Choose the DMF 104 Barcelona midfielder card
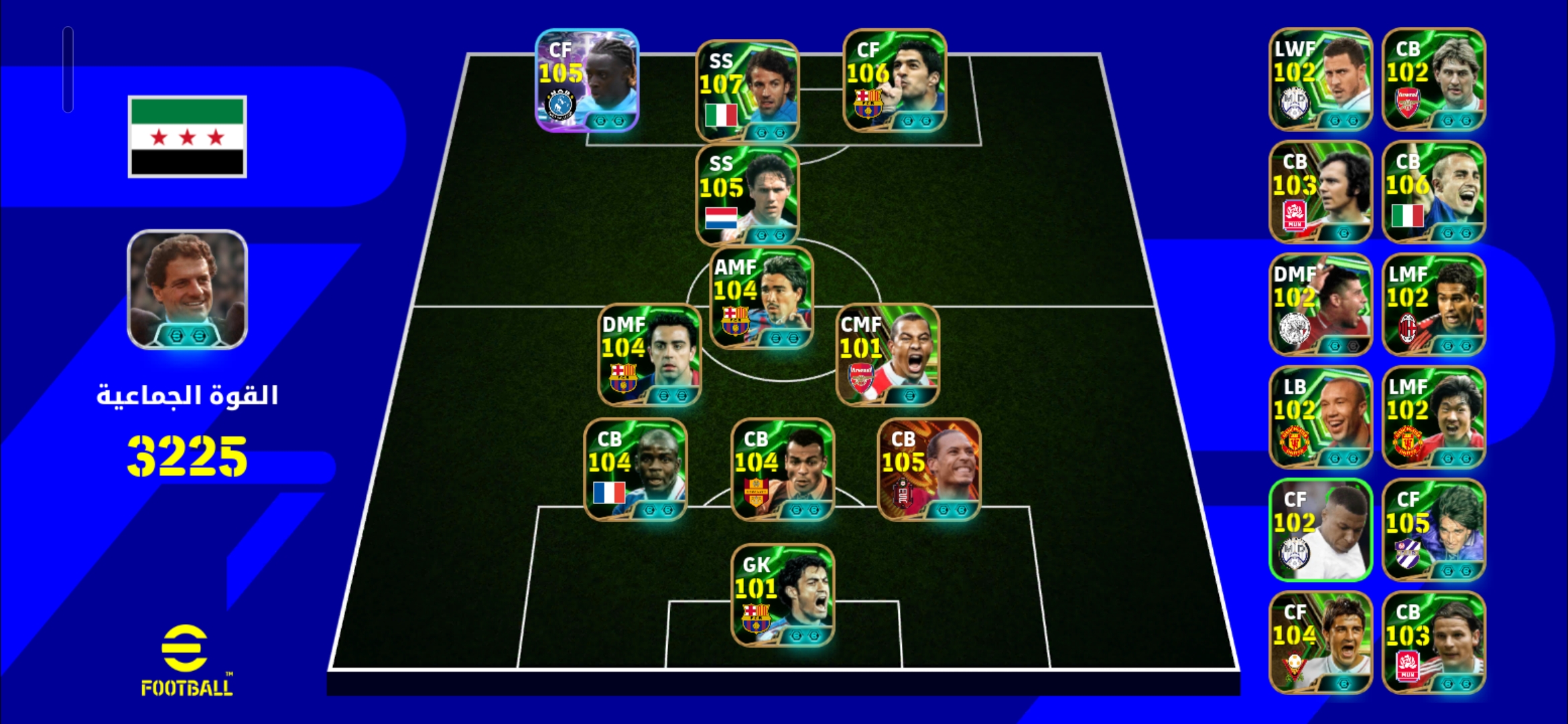The width and height of the screenshot is (1568, 724). [649, 355]
